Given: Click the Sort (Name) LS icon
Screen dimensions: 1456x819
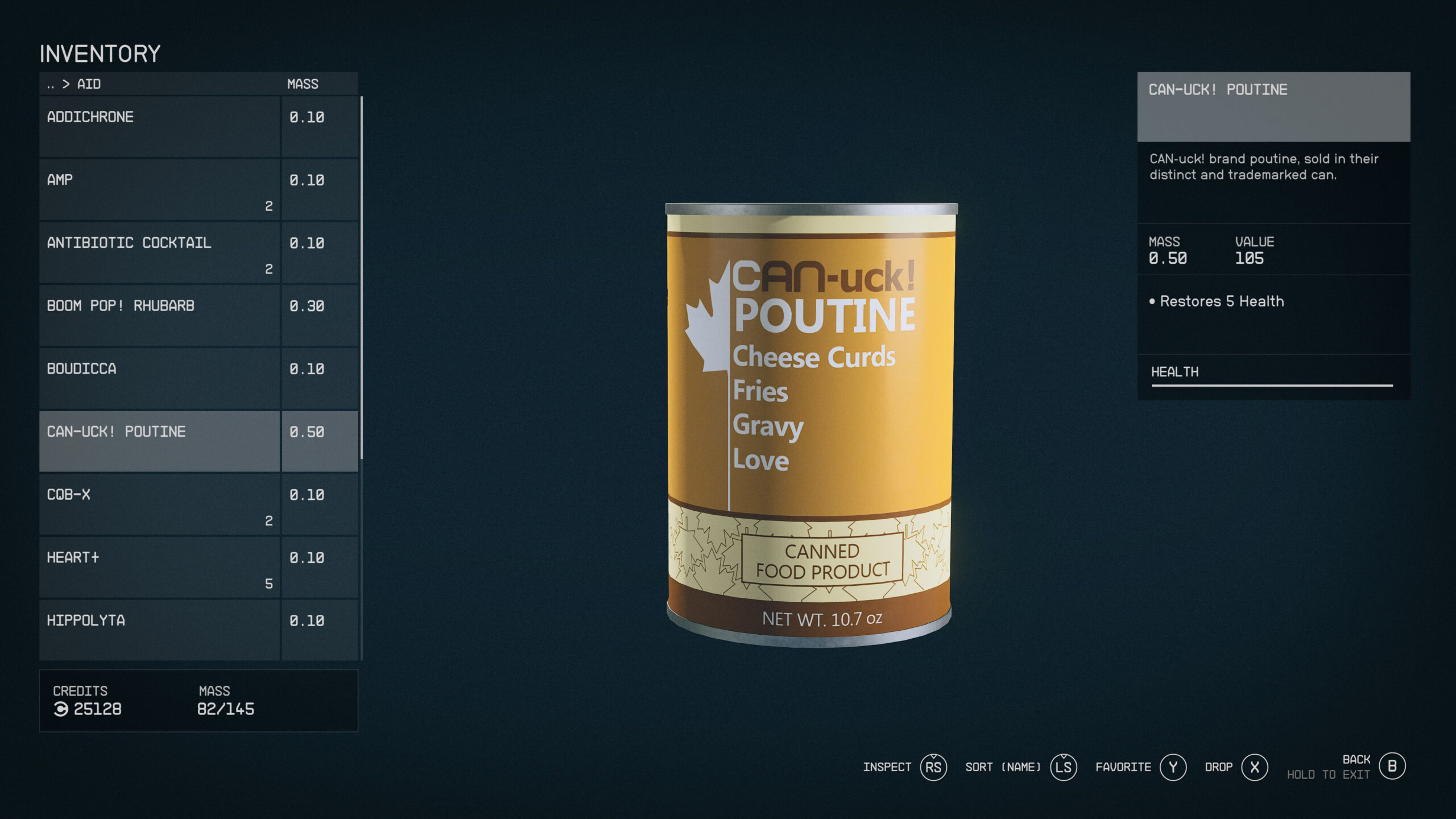Looking at the screenshot, I should (x=1063, y=767).
